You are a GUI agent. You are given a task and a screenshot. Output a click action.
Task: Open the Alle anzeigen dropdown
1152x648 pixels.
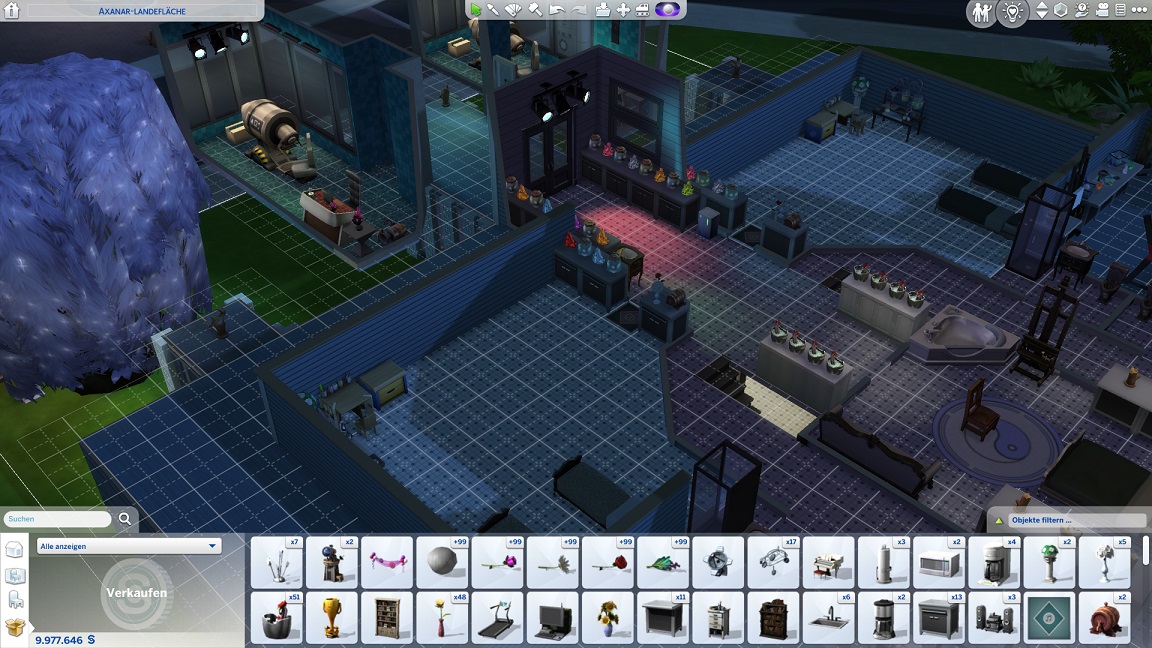[129, 546]
